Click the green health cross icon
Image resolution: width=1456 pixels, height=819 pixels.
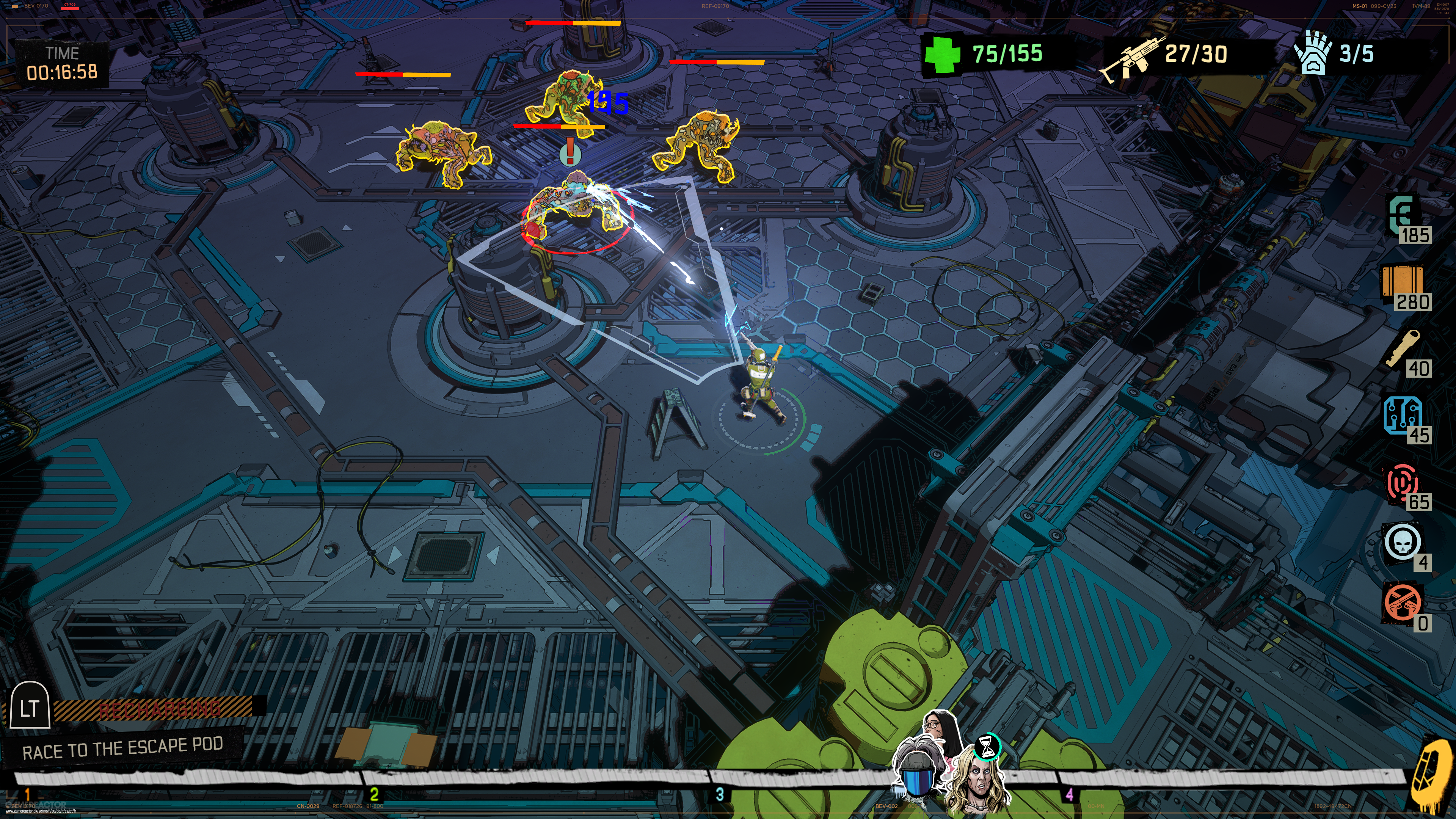click(943, 55)
